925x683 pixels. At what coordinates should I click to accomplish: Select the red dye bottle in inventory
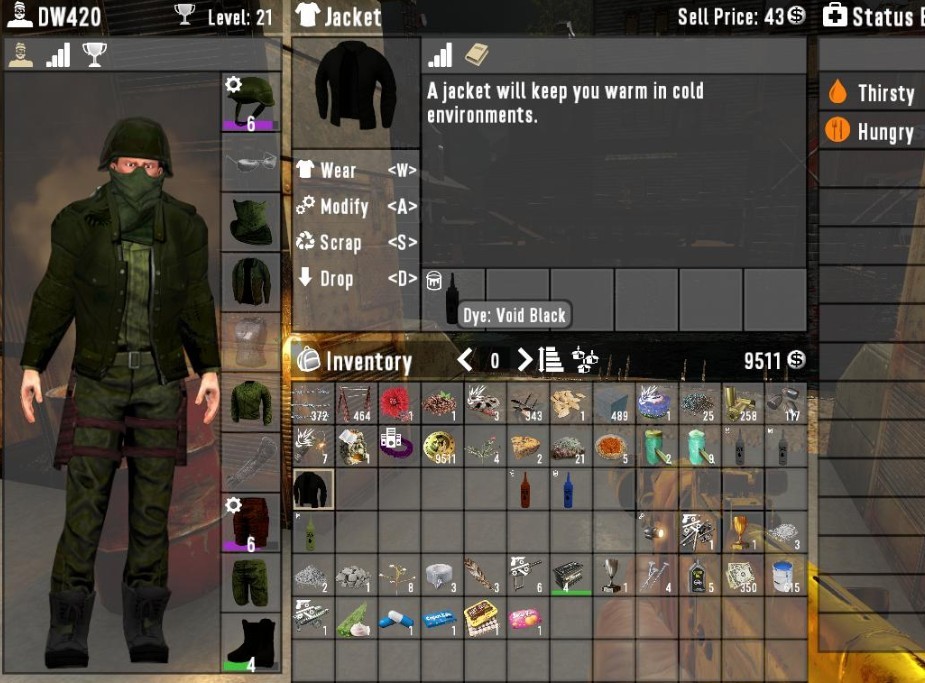[527, 490]
